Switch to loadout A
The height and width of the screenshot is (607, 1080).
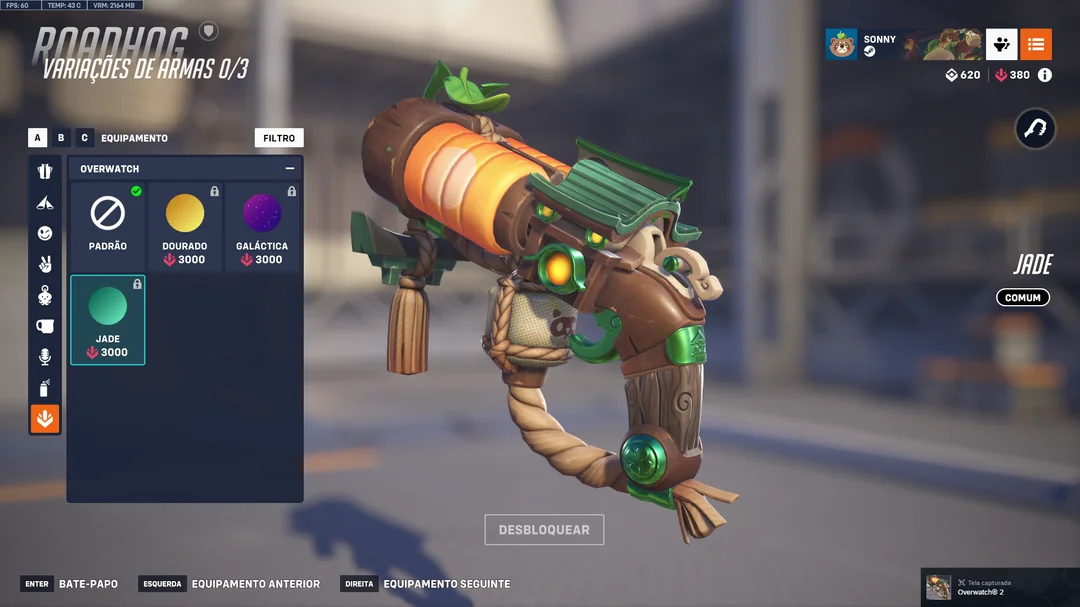(38, 138)
